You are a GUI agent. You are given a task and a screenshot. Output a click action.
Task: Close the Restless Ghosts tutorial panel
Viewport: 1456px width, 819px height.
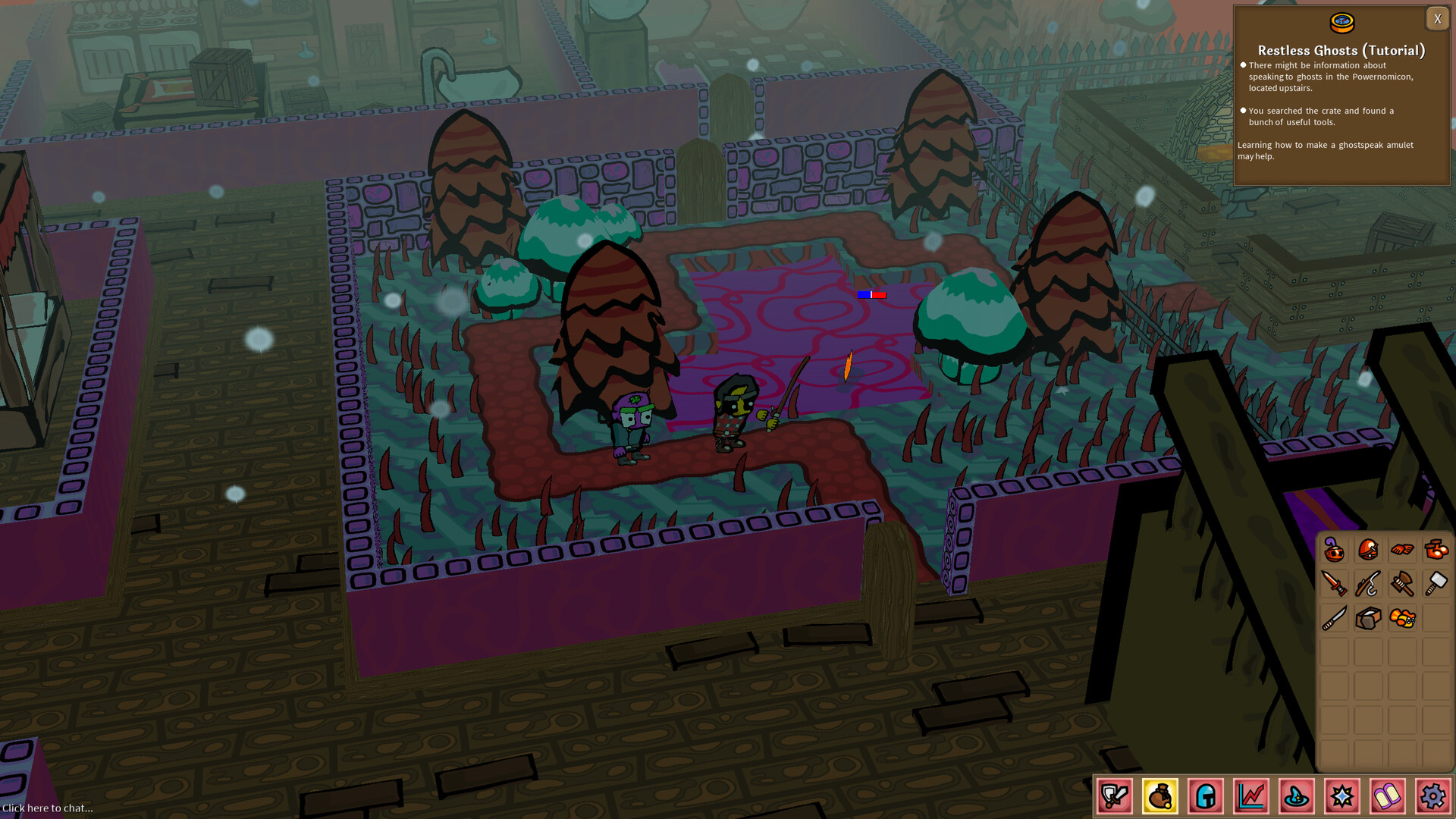[1438, 19]
